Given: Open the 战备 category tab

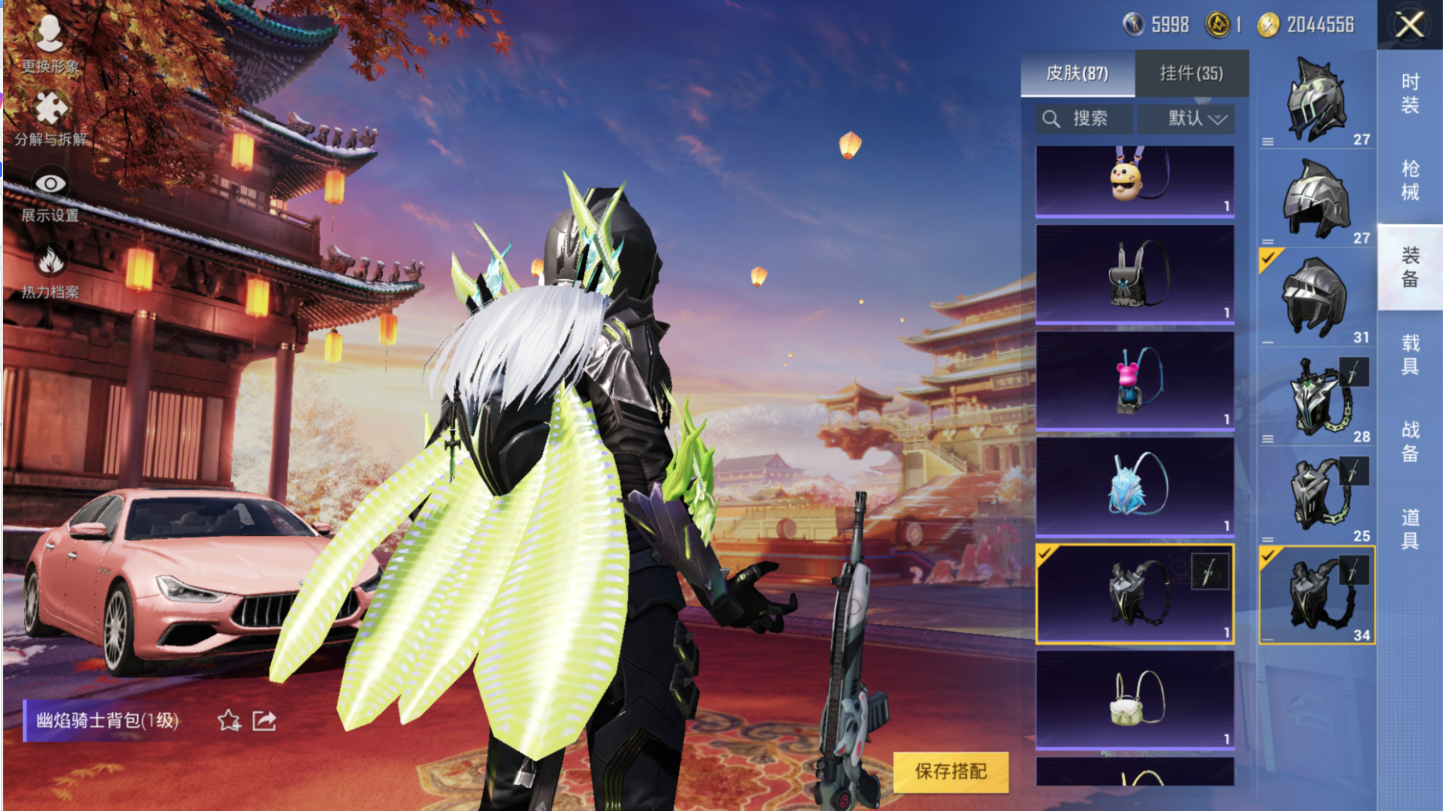Looking at the screenshot, I should [1410, 440].
